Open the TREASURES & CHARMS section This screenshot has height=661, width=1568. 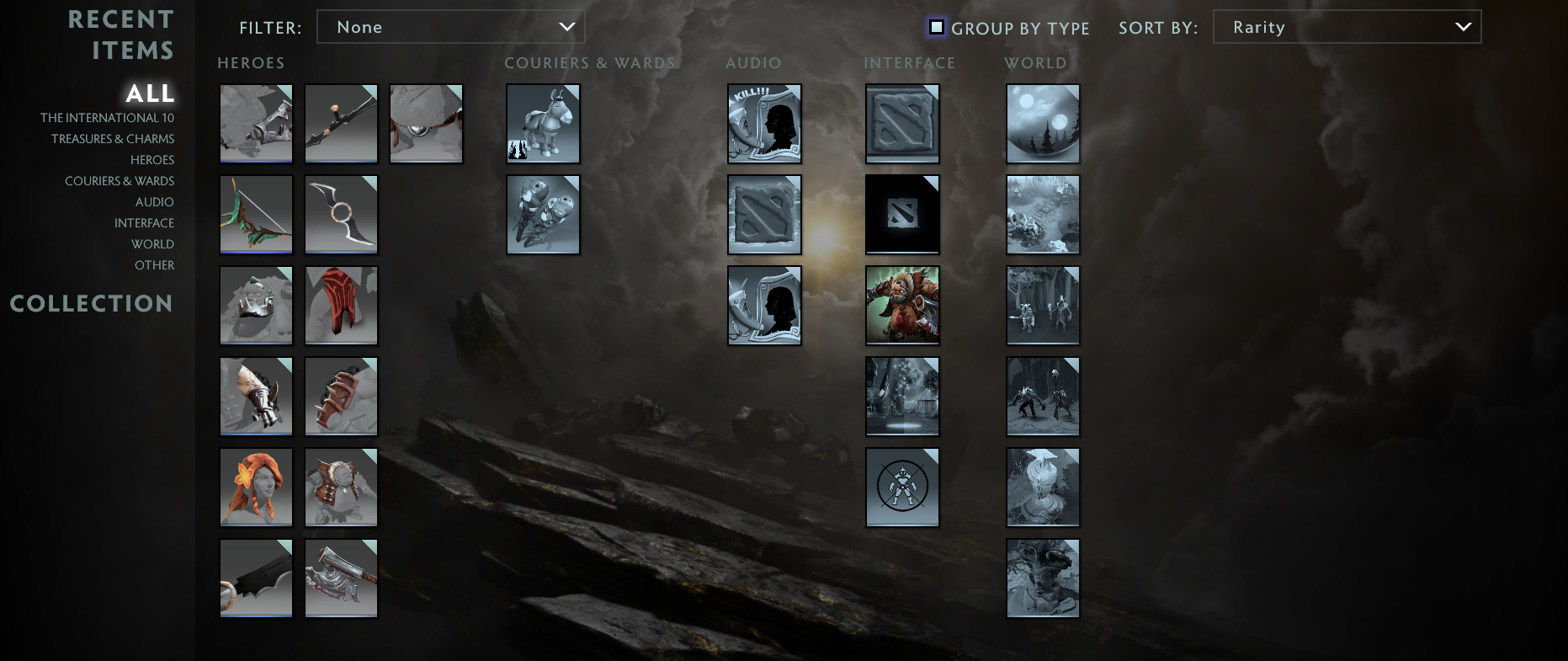[113, 138]
